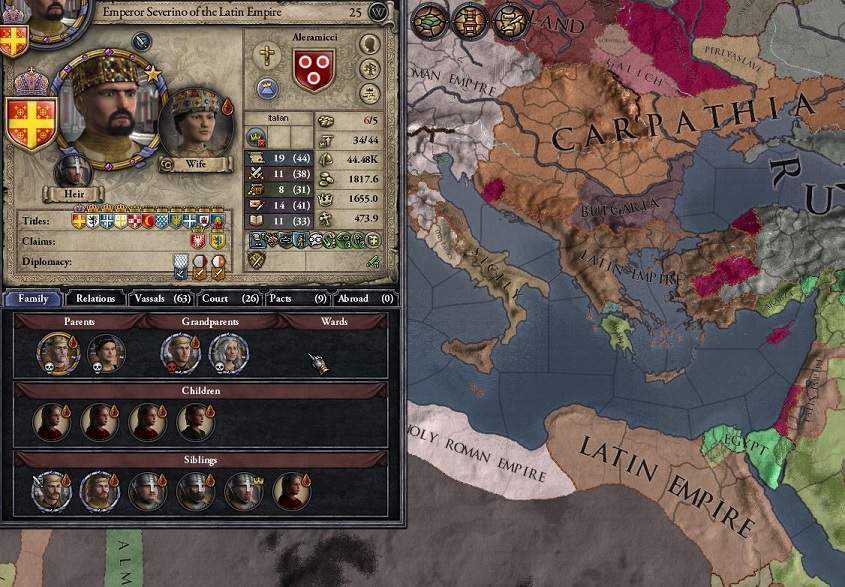Image resolution: width=845 pixels, height=587 pixels.
Task: Click the W button beside the emperor's name
Action: 378,12
